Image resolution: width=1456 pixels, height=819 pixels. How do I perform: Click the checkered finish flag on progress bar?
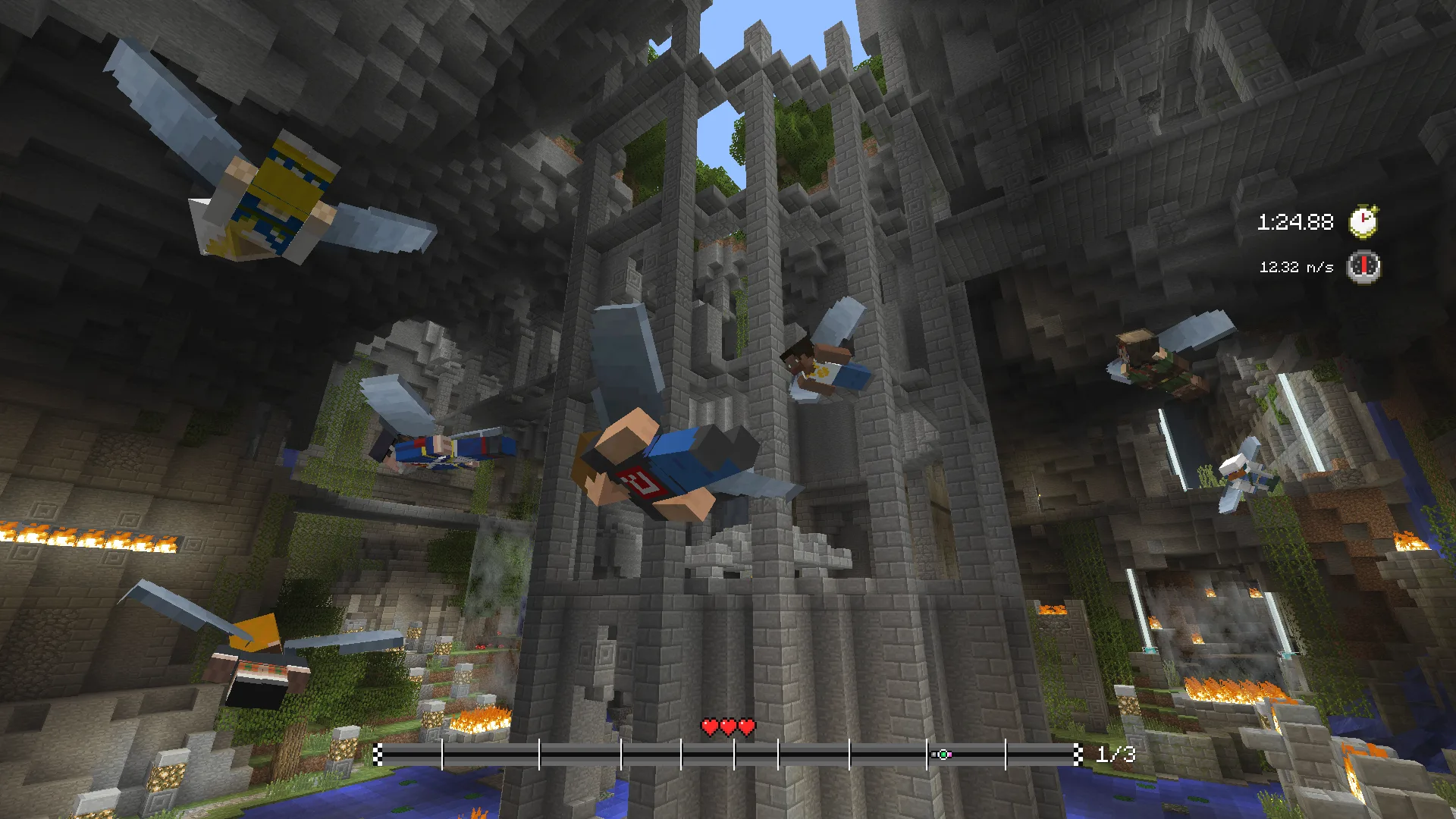coord(1078,755)
